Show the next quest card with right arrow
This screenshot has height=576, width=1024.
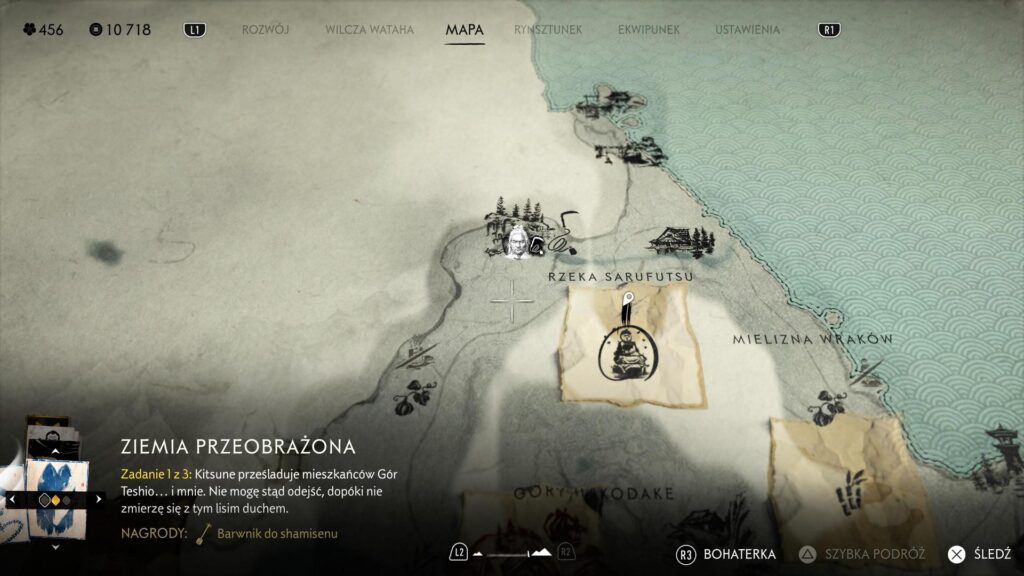(98, 498)
